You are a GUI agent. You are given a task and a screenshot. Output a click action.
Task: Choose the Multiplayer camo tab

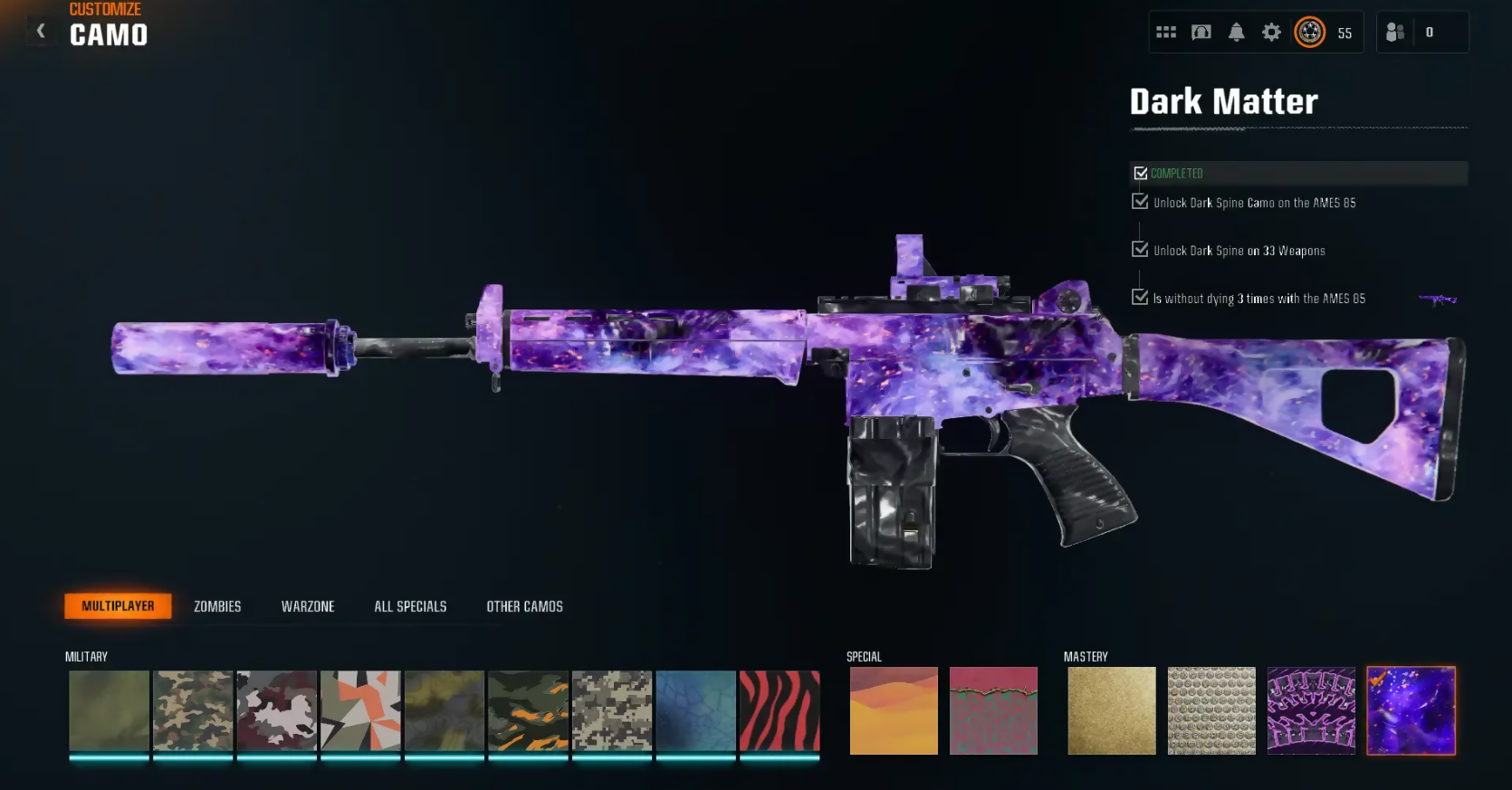[x=118, y=606]
